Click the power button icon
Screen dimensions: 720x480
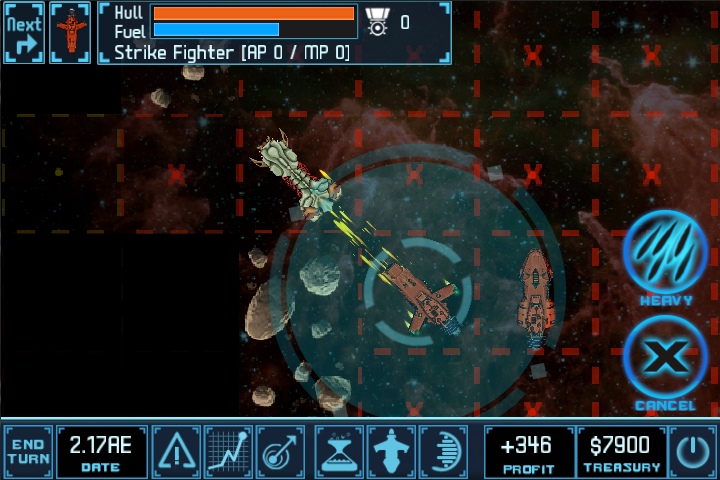tap(693, 451)
